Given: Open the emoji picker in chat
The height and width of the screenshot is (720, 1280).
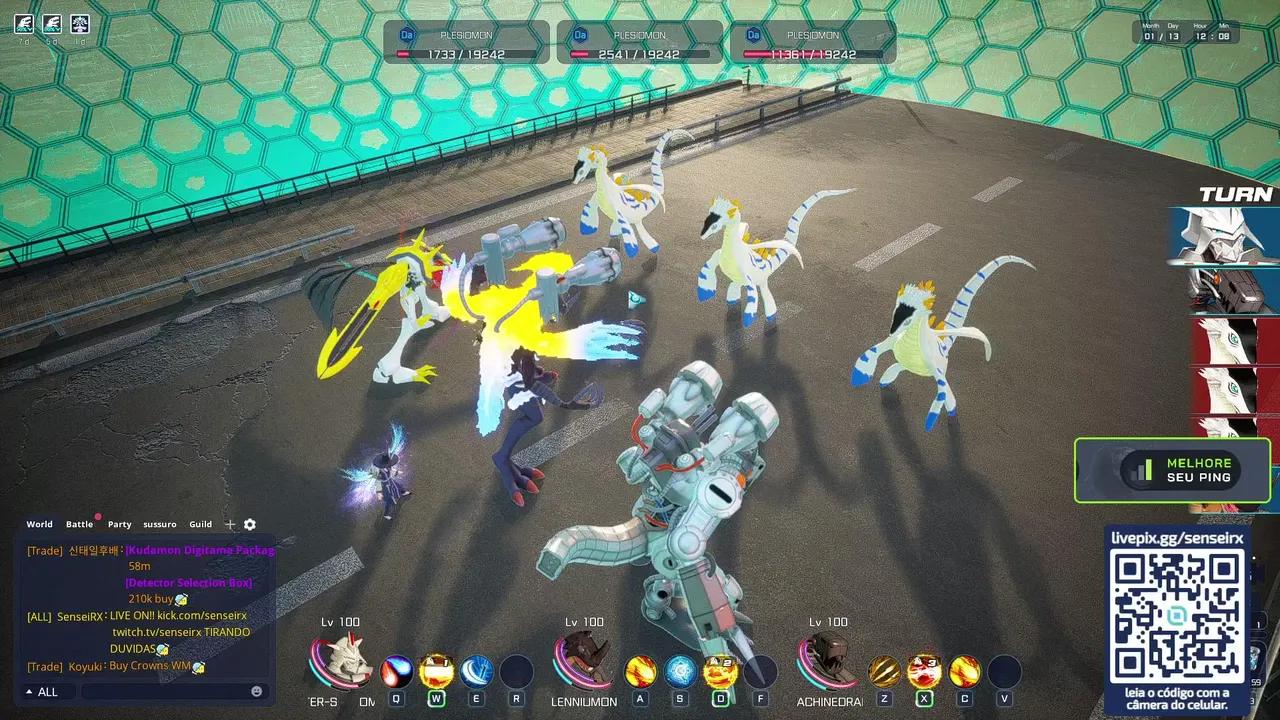Looking at the screenshot, I should pyautogui.click(x=257, y=692).
